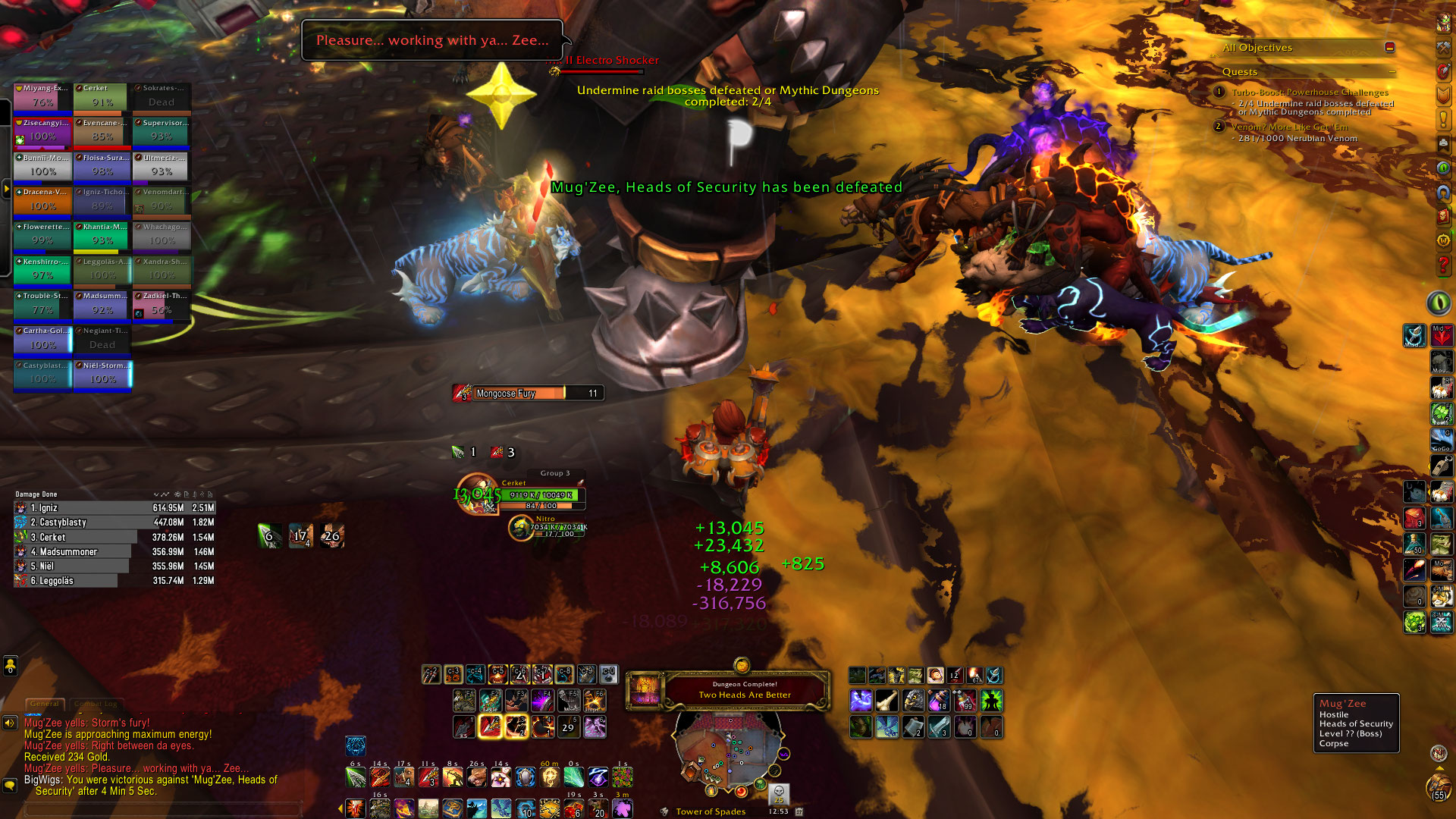Activate the C-5 skull ability slot

point(497,674)
